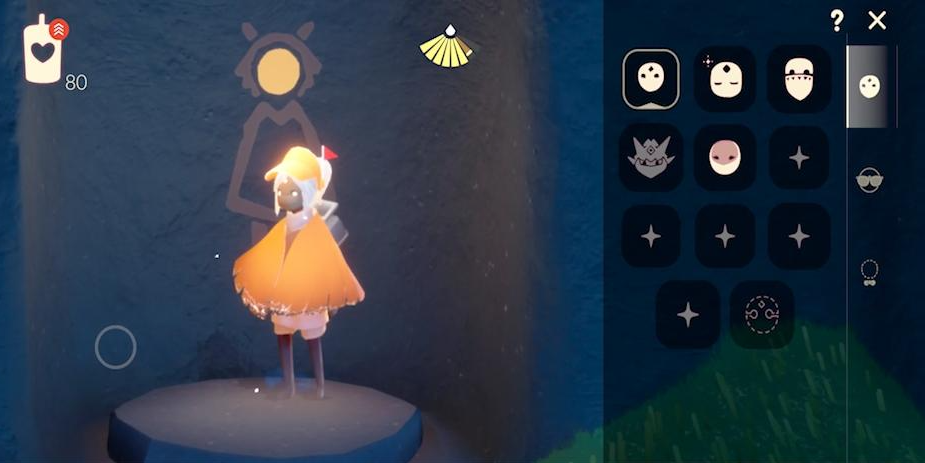Viewport: 925px width, 463px height.
Task: Open the necklace accessory tab
Action: click(x=870, y=272)
